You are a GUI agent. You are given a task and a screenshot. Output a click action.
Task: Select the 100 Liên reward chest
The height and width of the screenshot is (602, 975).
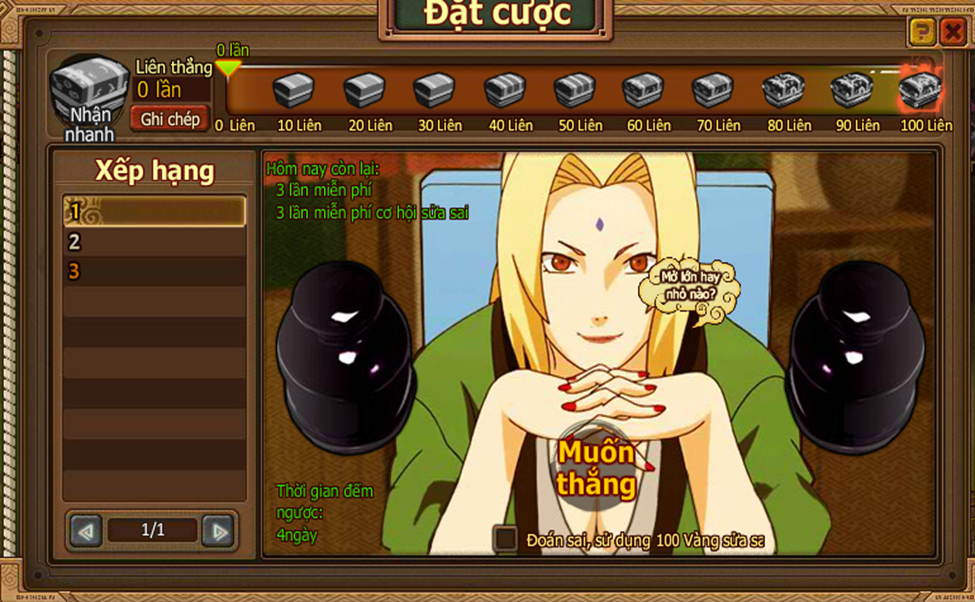click(919, 90)
